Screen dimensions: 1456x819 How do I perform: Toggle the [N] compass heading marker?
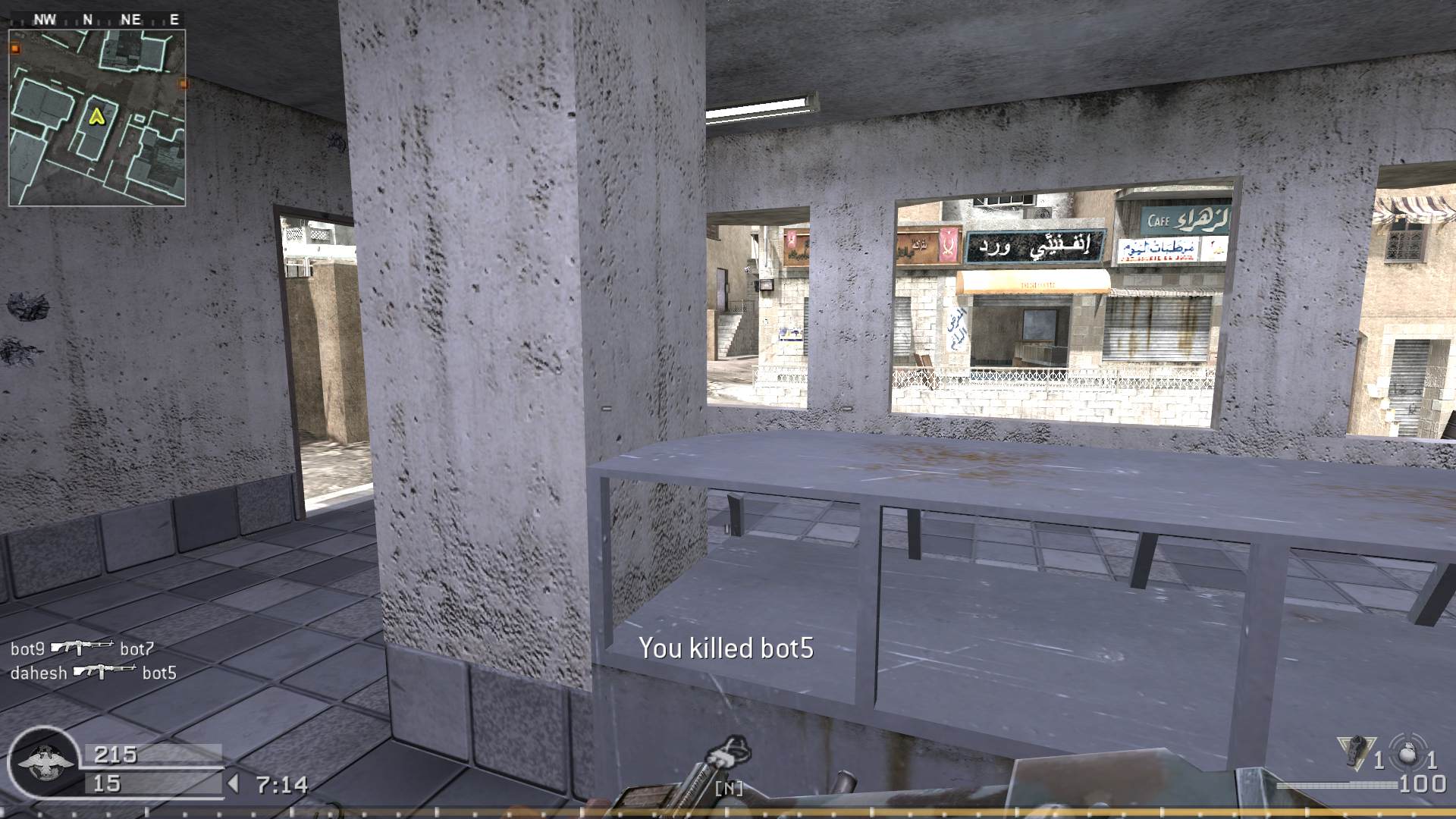[x=730, y=788]
